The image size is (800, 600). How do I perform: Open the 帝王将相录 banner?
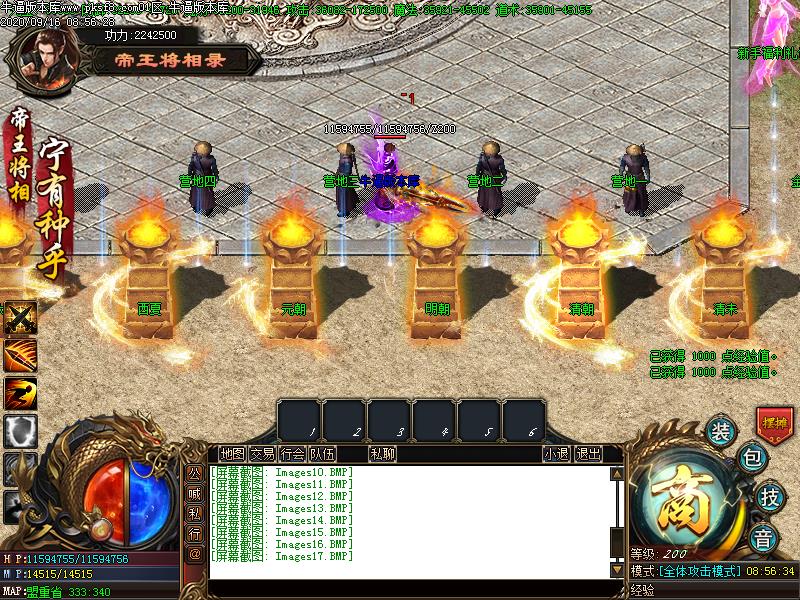click(x=170, y=60)
